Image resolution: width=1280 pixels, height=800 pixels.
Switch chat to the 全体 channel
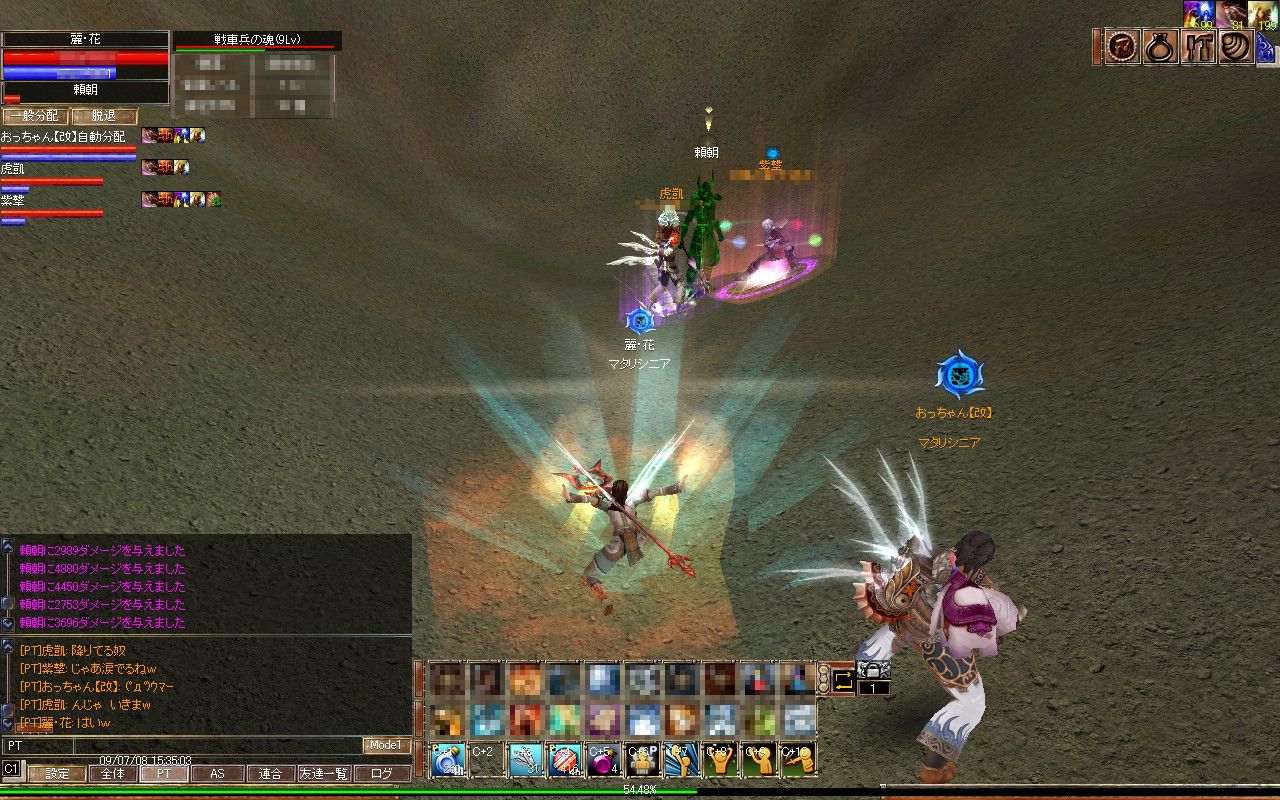pos(113,773)
